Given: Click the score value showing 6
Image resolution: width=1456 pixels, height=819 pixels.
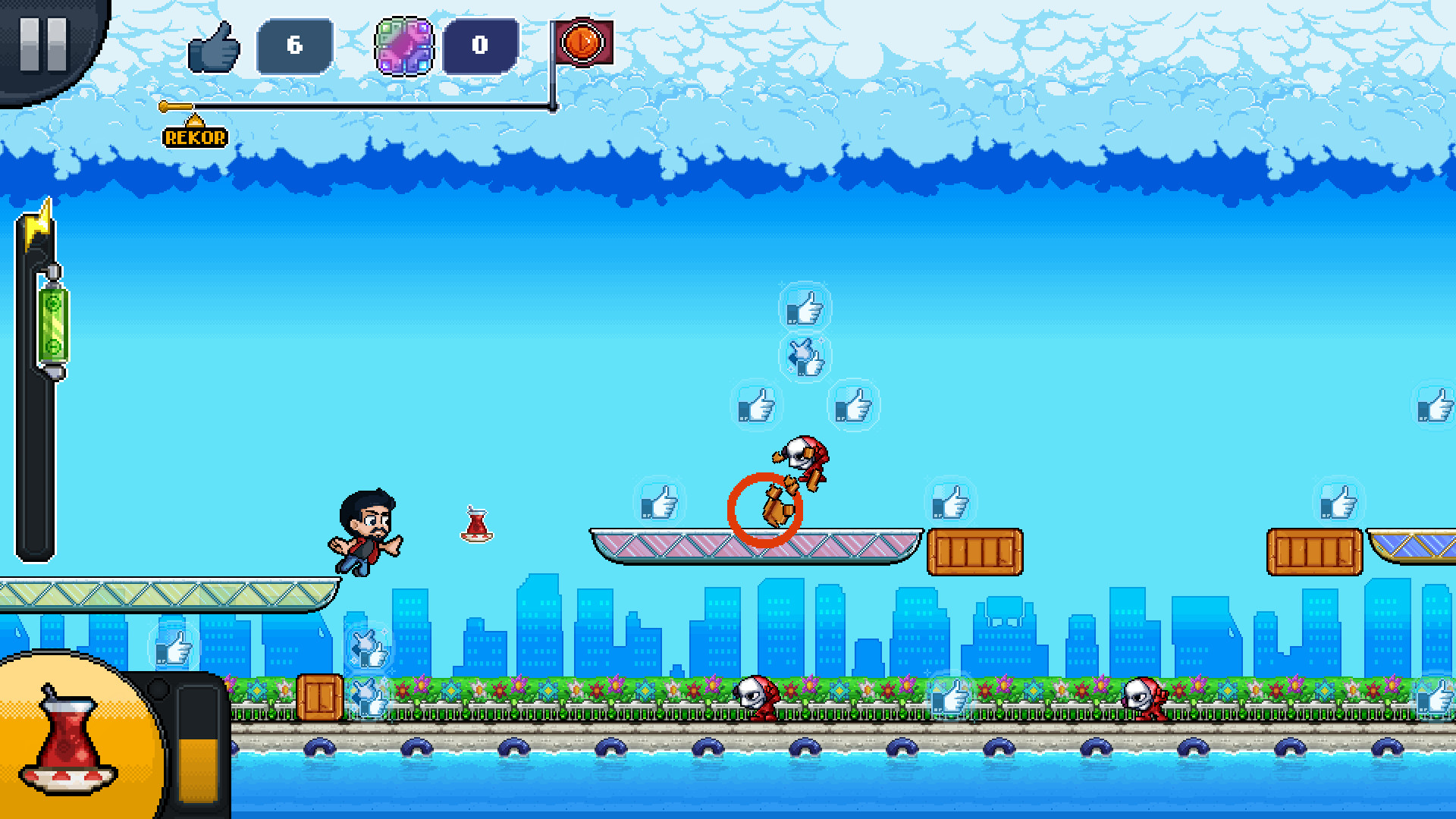Looking at the screenshot, I should point(295,47).
